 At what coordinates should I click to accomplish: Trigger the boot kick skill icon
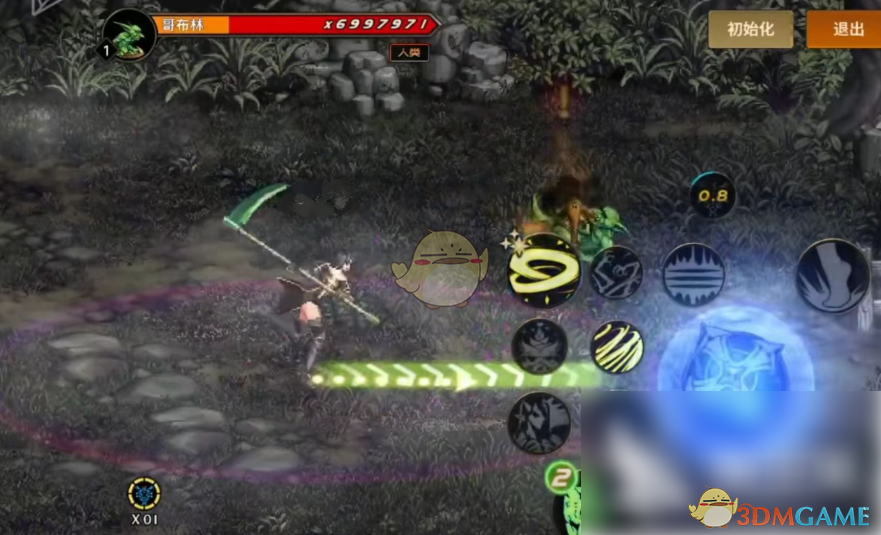pos(834,274)
